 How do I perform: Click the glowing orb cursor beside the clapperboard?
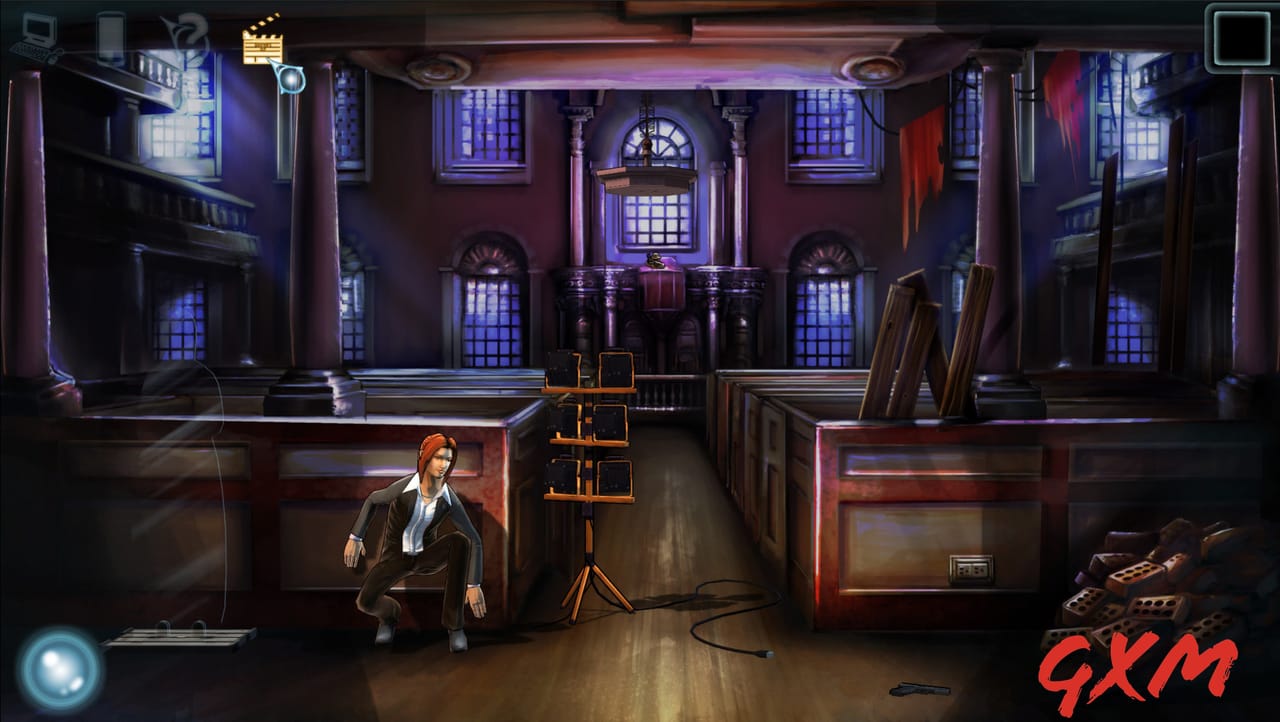[x=293, y=78]
